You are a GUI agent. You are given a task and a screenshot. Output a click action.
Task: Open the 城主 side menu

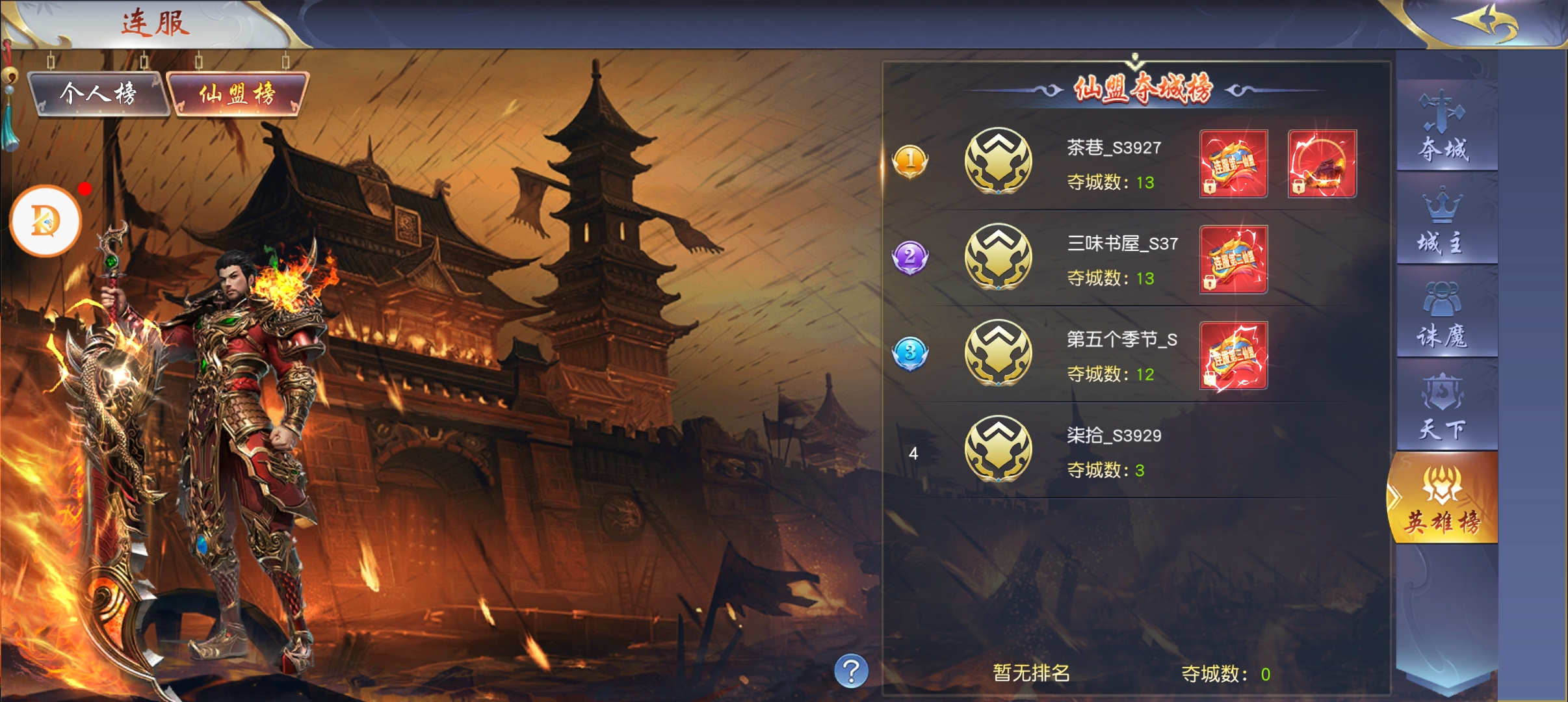pos(1444,221)
